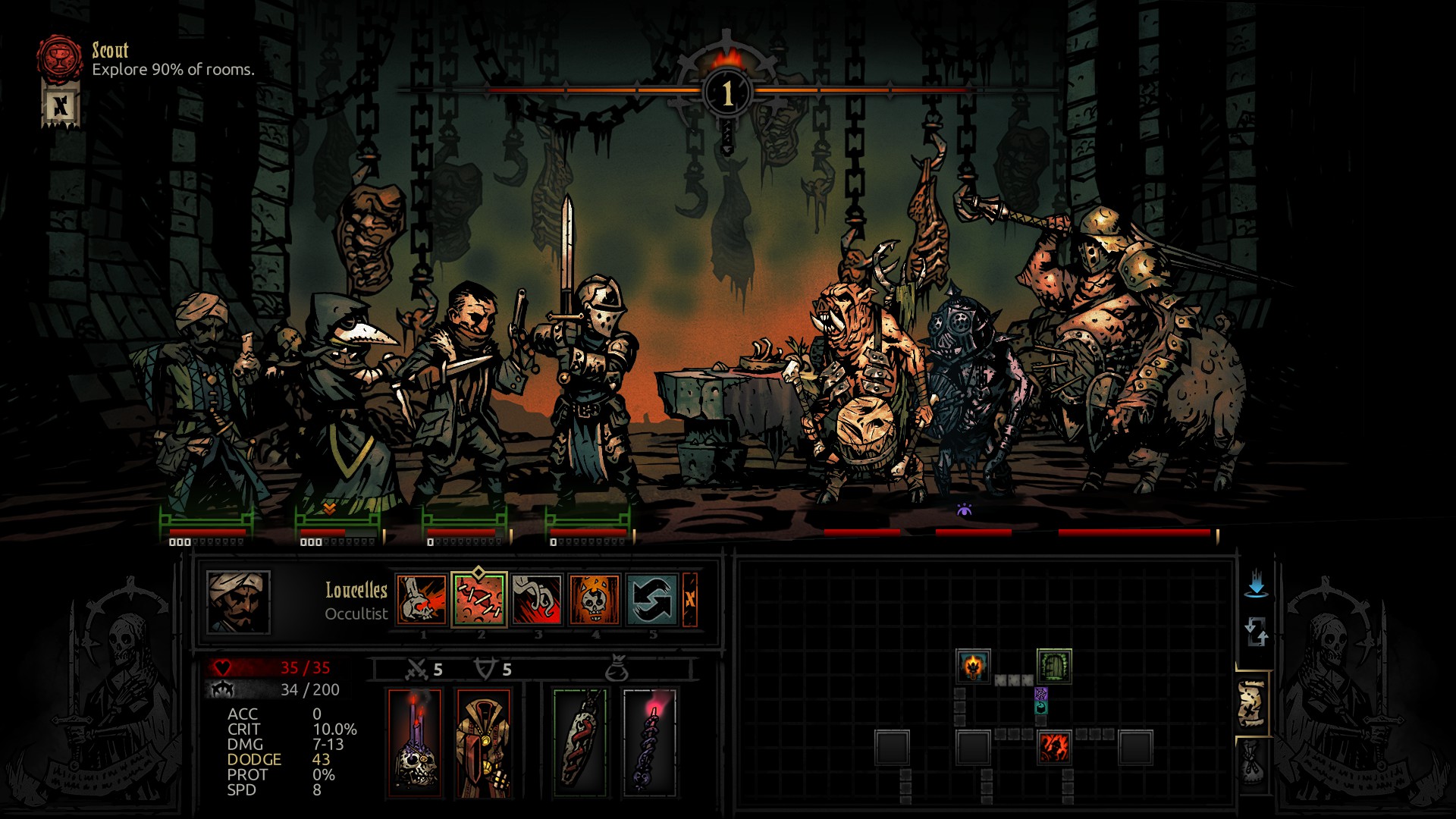Click the grey swap-arrows icon beside the map
The height and width of the screenshot is (819, 1456).
[1256, 632]
